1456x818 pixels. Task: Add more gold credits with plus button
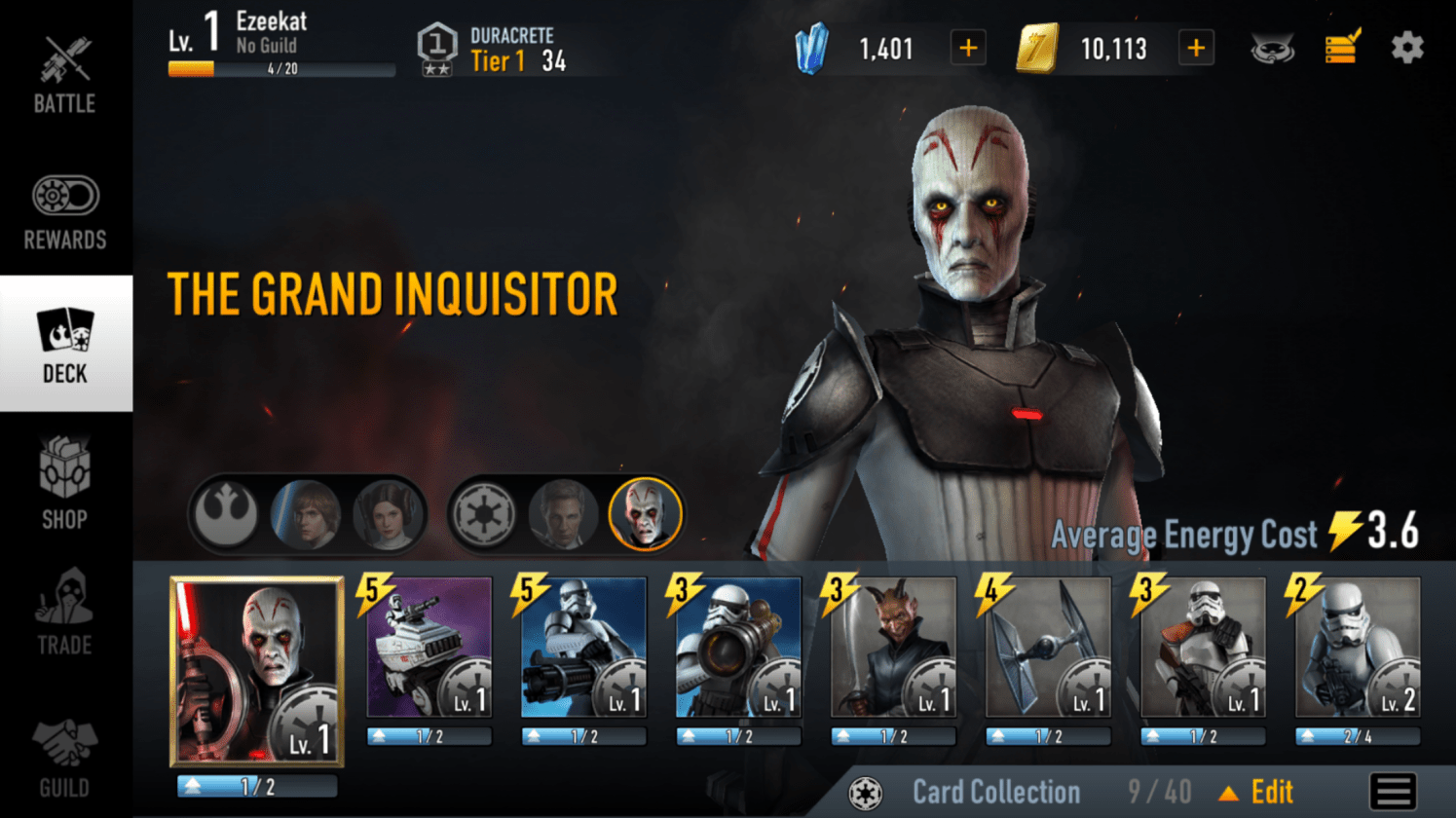click(1196, 48)
